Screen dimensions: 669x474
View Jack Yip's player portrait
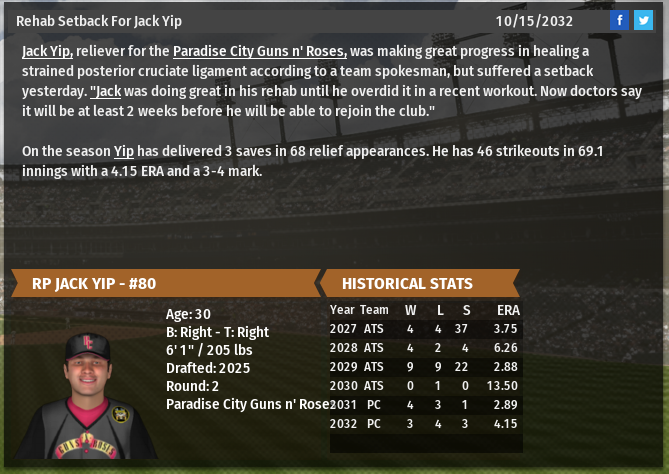click(85, 393)
